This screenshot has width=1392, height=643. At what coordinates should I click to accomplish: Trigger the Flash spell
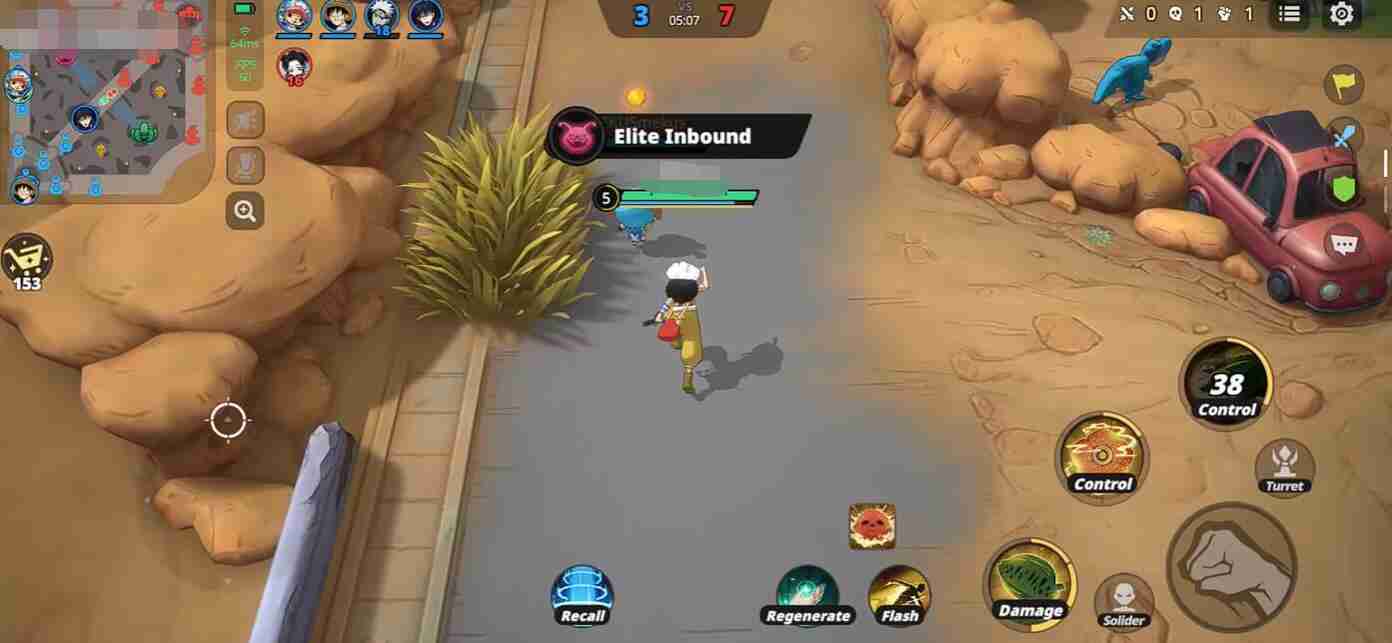[899, 594]
